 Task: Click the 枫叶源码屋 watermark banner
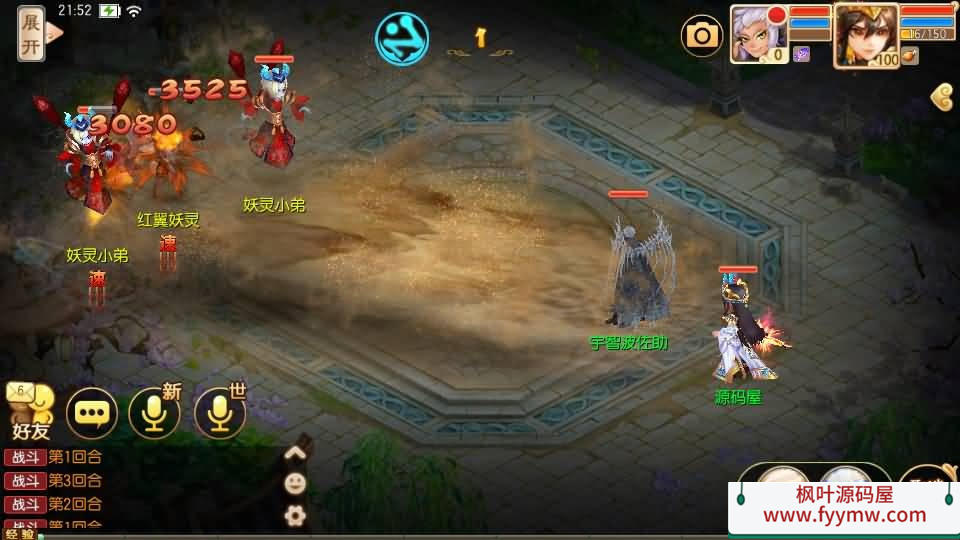pos(843,505)
